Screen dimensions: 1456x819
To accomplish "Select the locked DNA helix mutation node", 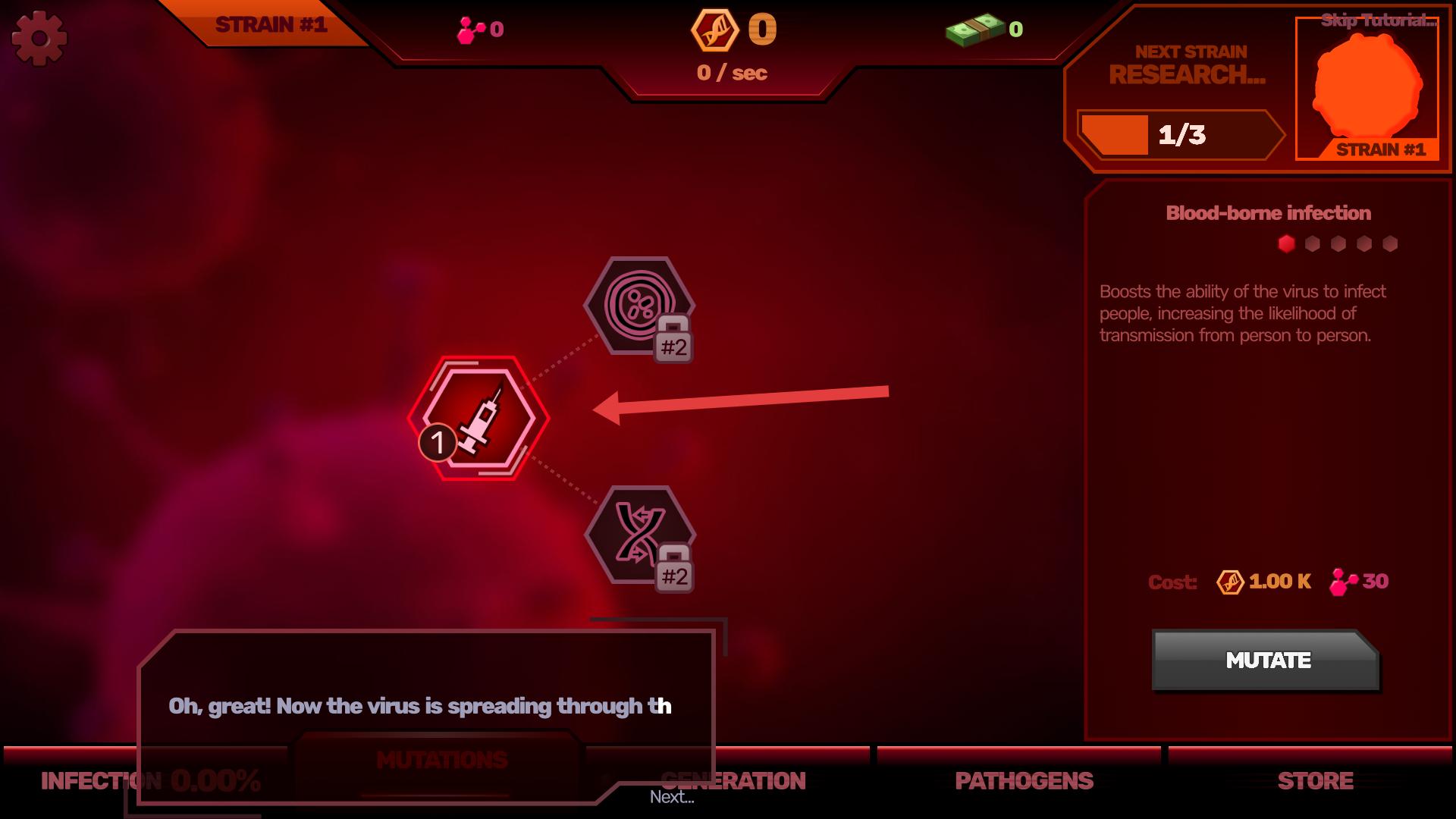I will coord(639,535).
